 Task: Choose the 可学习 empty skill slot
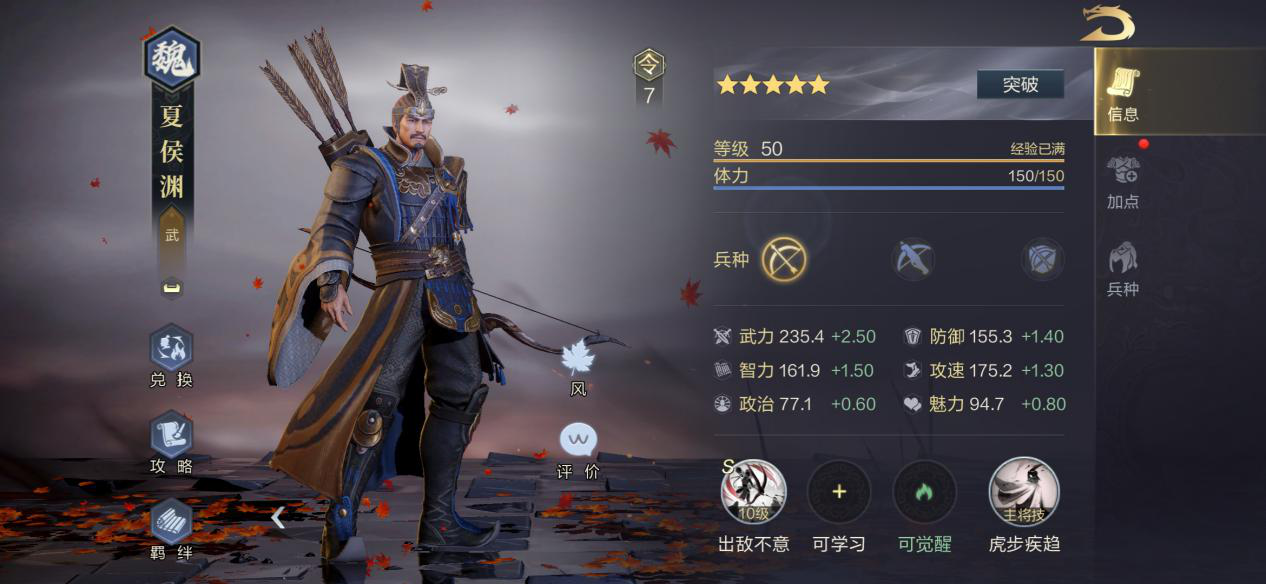point(839,492)
